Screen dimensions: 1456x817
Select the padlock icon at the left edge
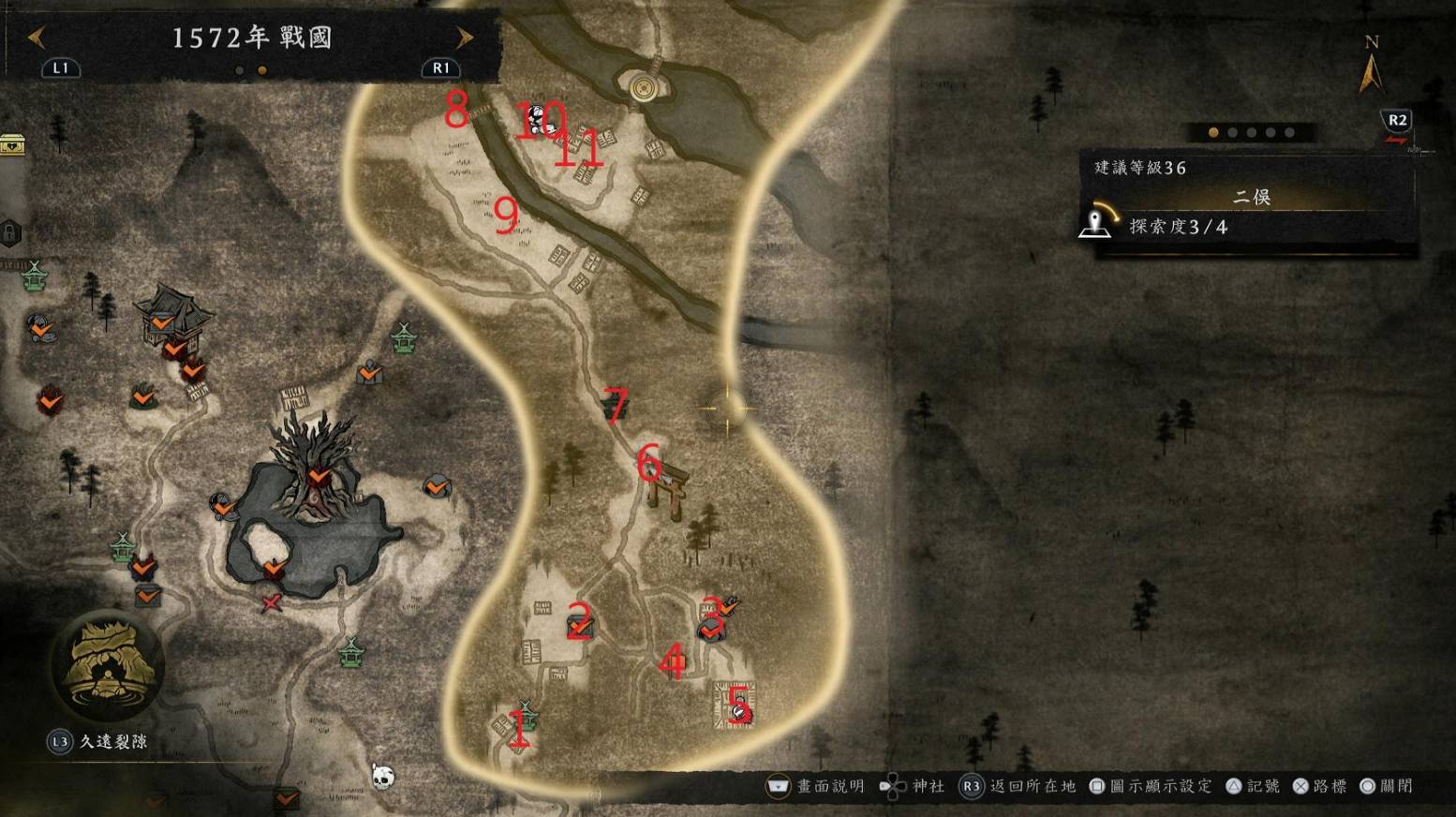[9, 232]
